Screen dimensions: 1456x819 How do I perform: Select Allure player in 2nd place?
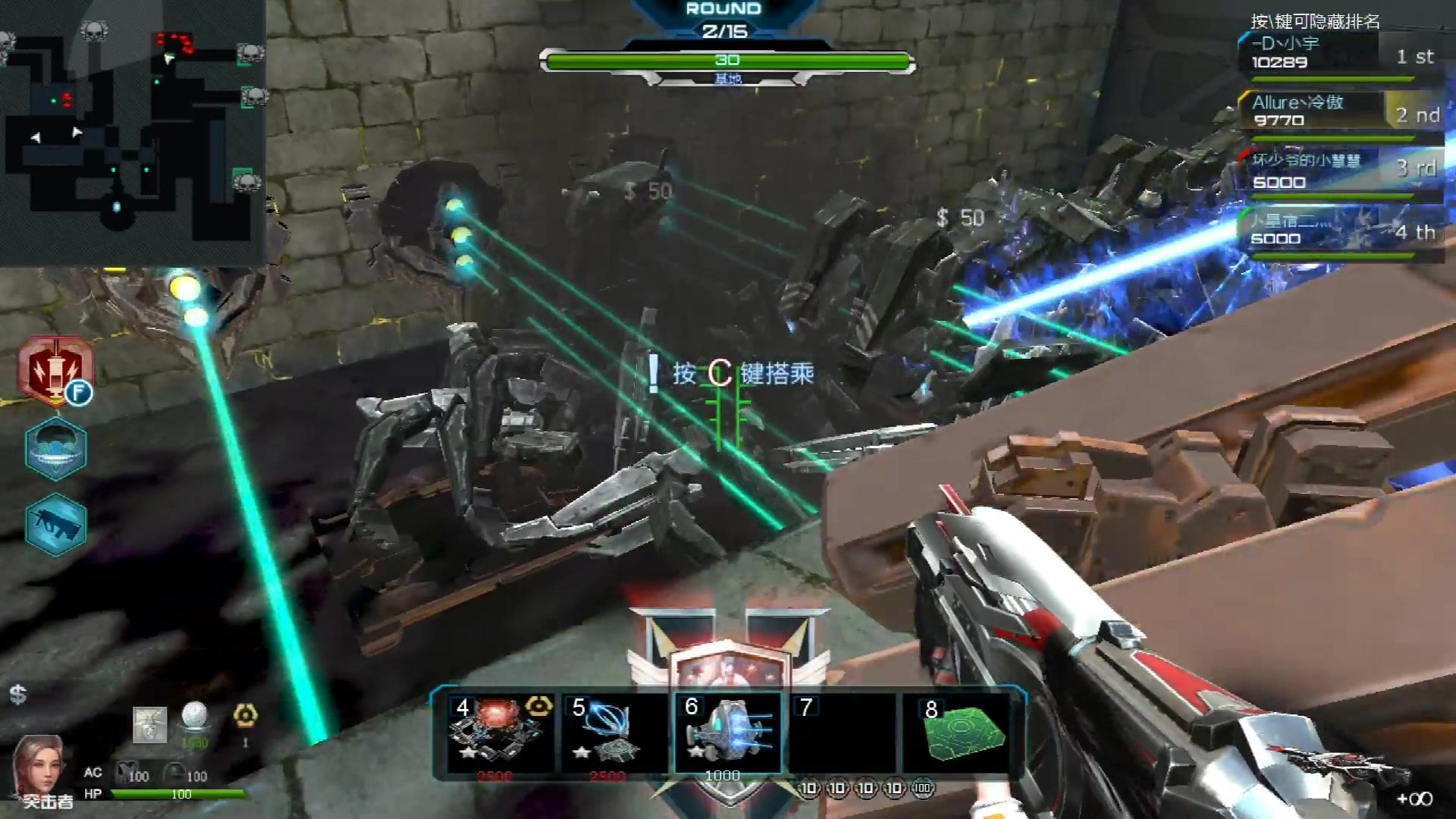coord(1338,111)
